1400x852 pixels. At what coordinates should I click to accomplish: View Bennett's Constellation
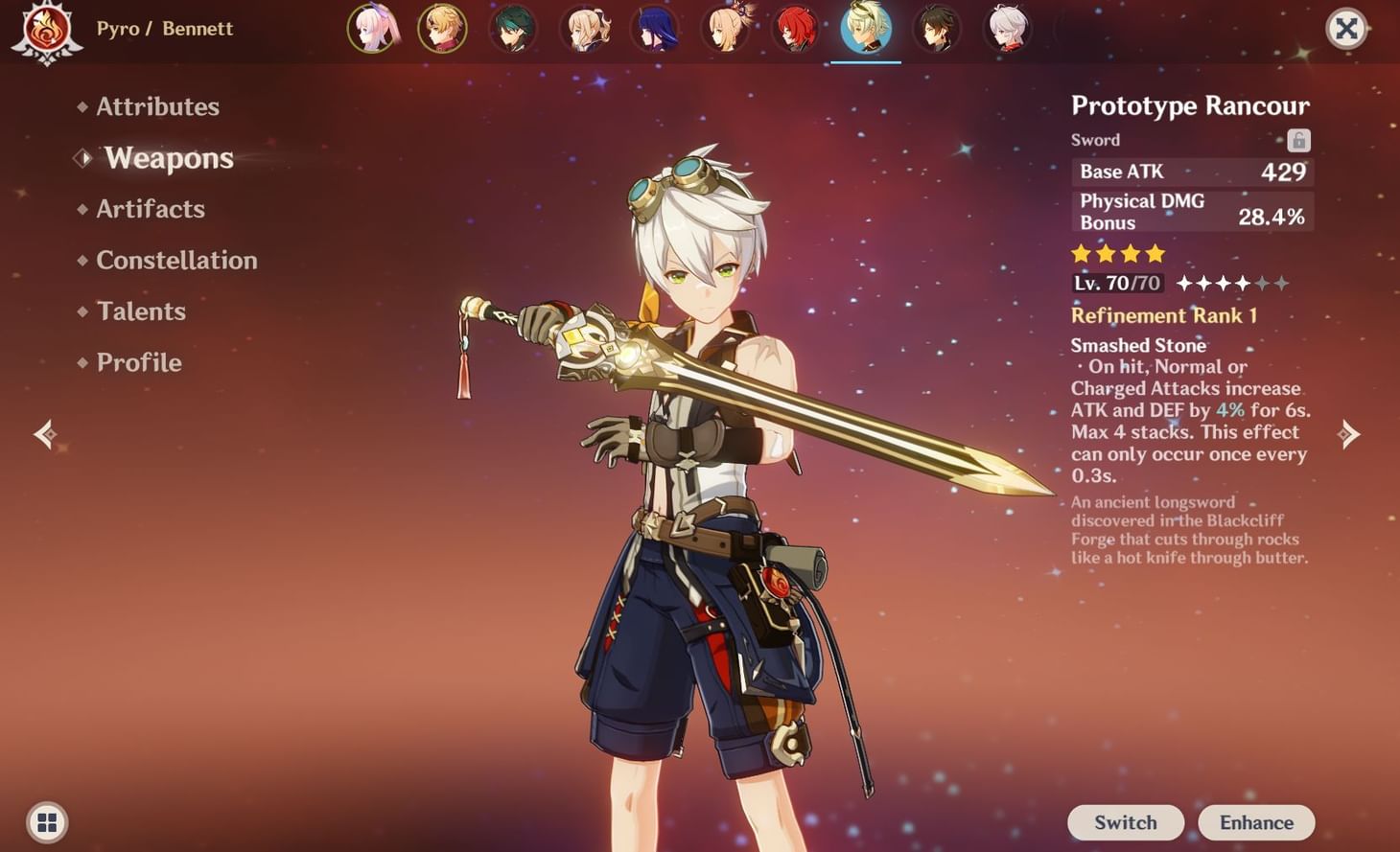pos(176,260)
